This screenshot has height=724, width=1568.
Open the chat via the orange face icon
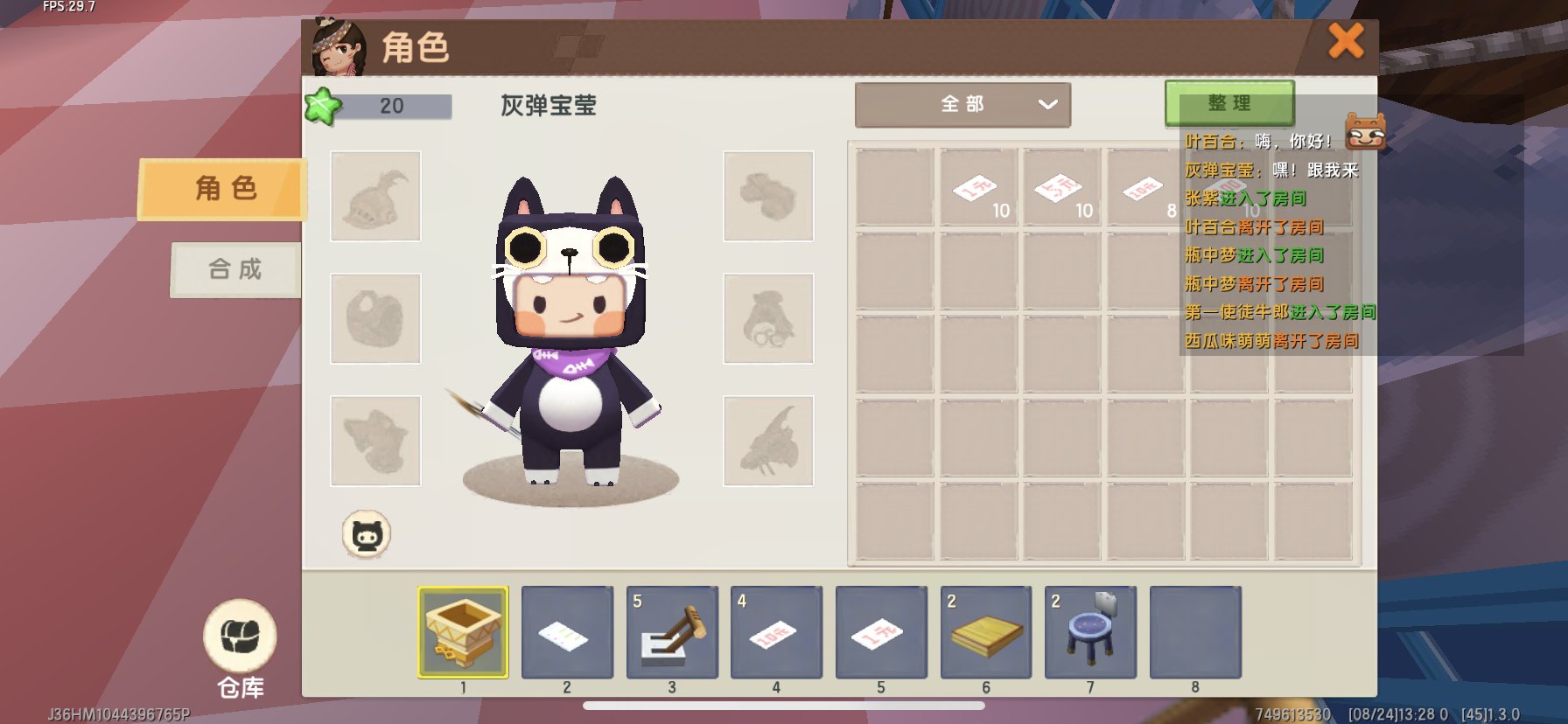point(1365,131)
